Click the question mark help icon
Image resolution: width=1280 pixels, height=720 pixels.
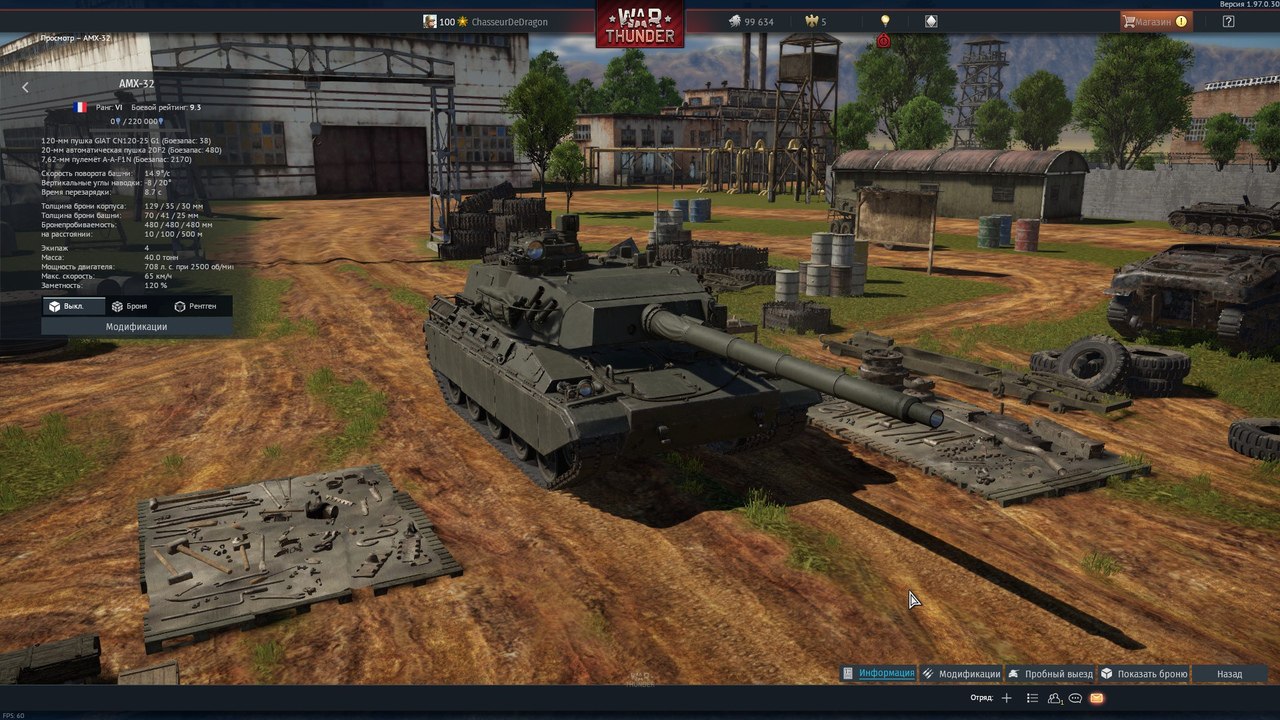click(x=1229, y=21)
